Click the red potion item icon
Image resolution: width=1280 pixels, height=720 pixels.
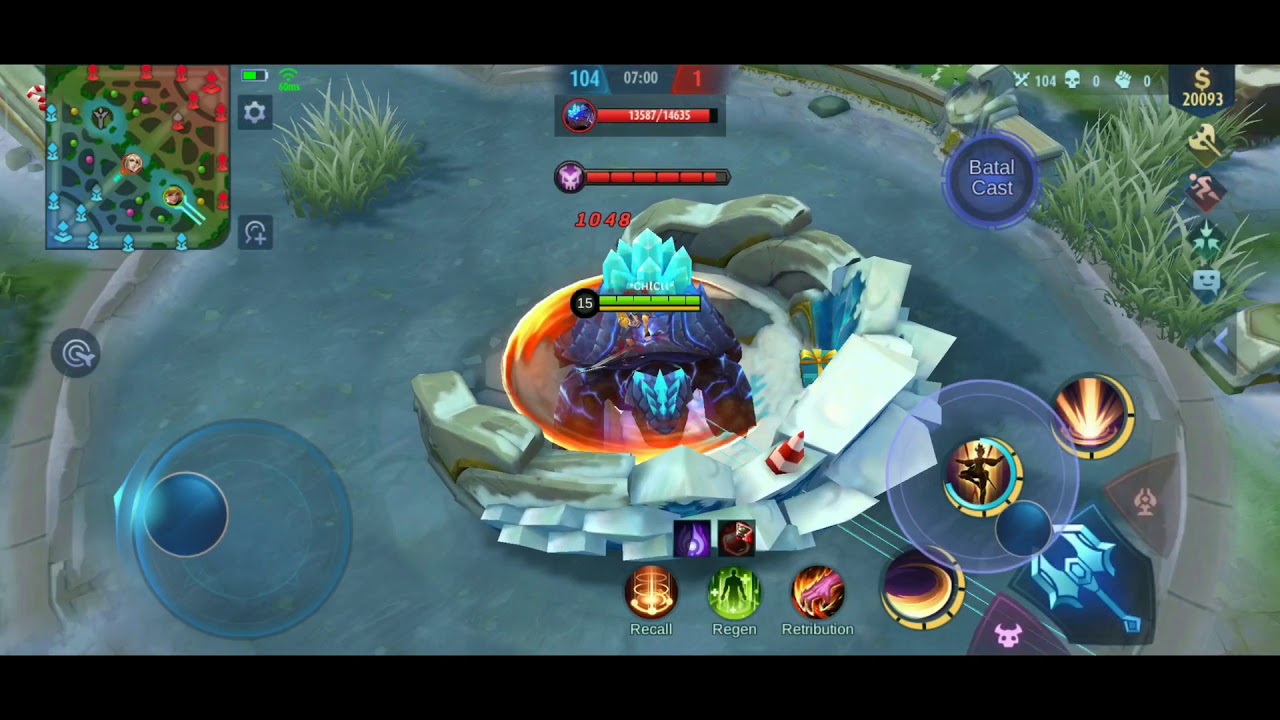click(x=737, y=539)
